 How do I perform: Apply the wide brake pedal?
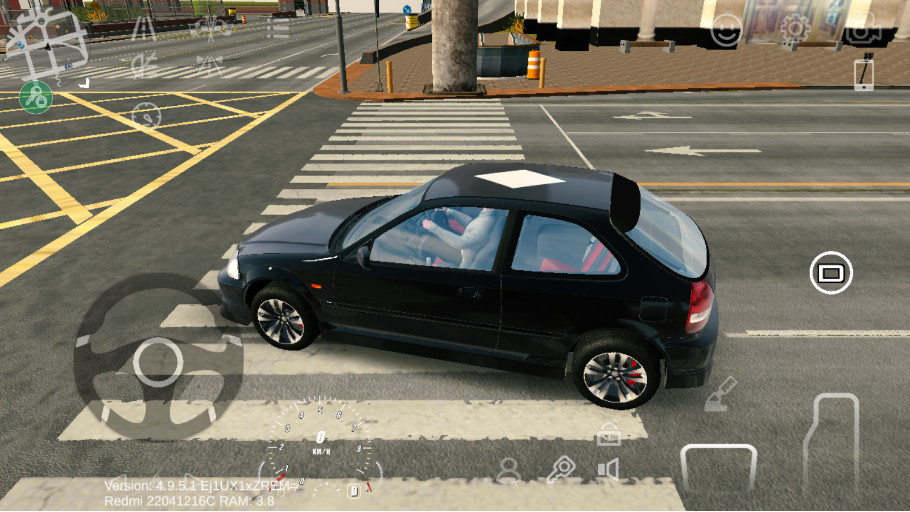(x=718, y=466)
